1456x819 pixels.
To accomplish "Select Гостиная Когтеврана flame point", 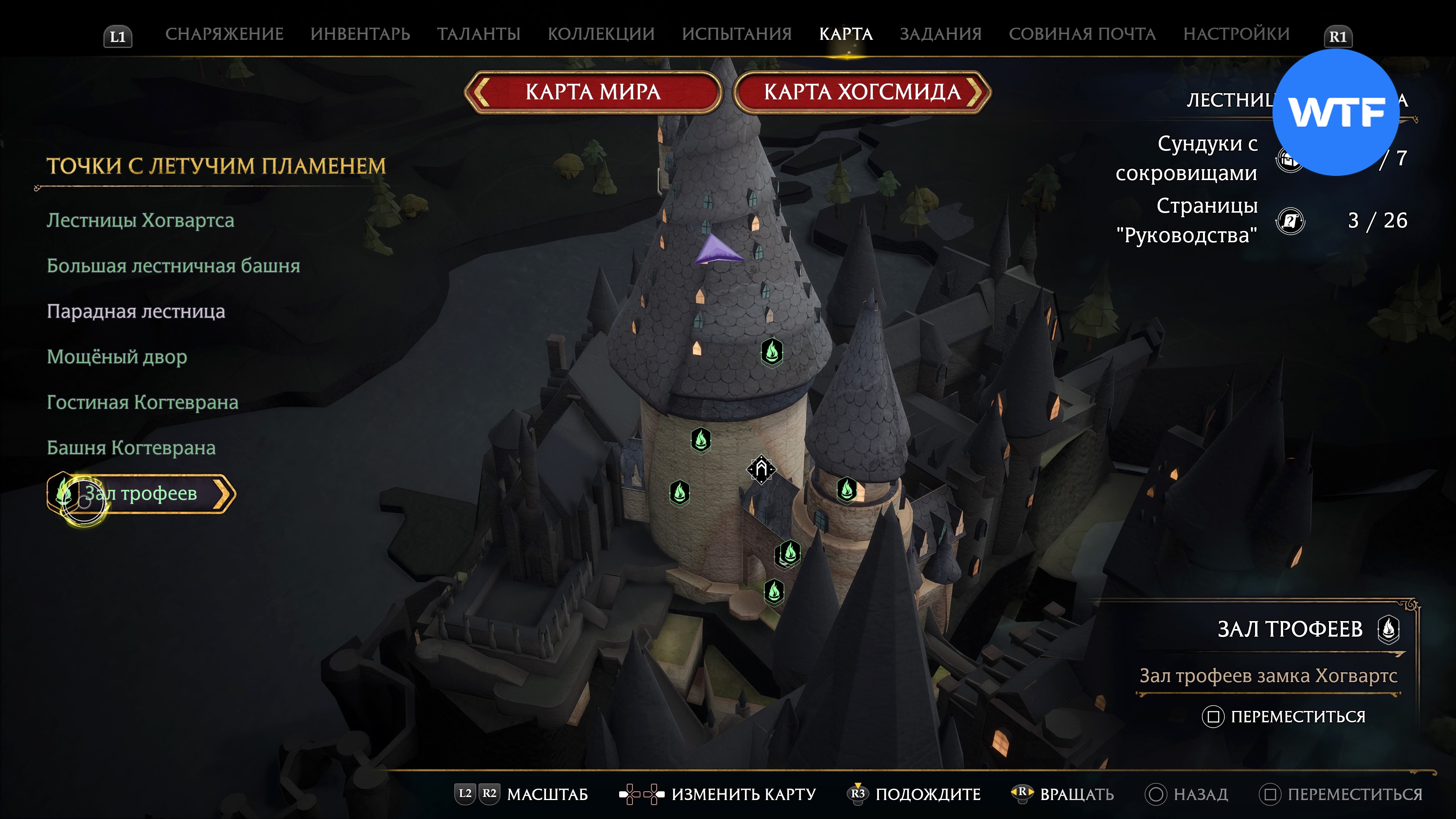I will point(143,402).
